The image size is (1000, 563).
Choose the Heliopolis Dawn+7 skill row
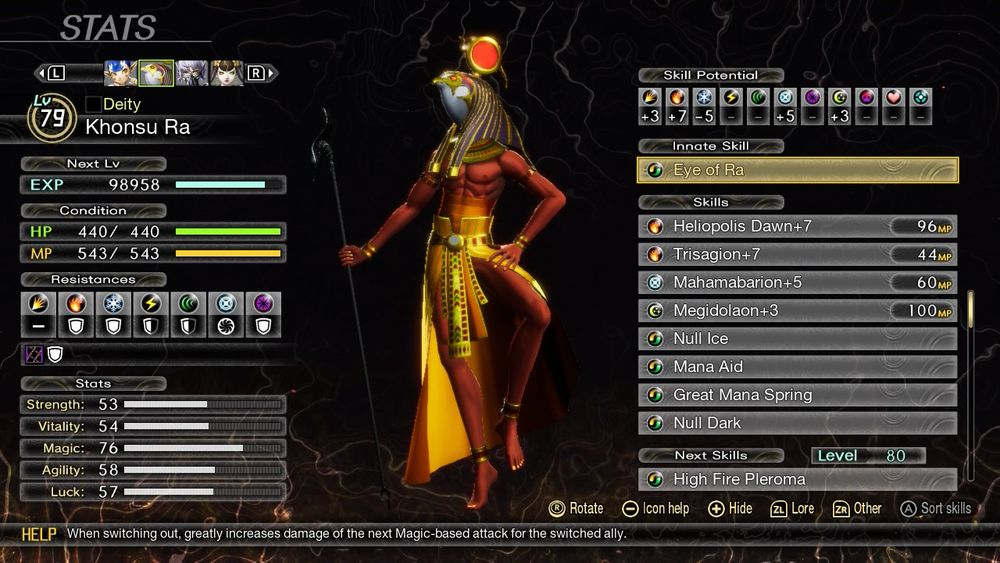[x=797, y=226]
